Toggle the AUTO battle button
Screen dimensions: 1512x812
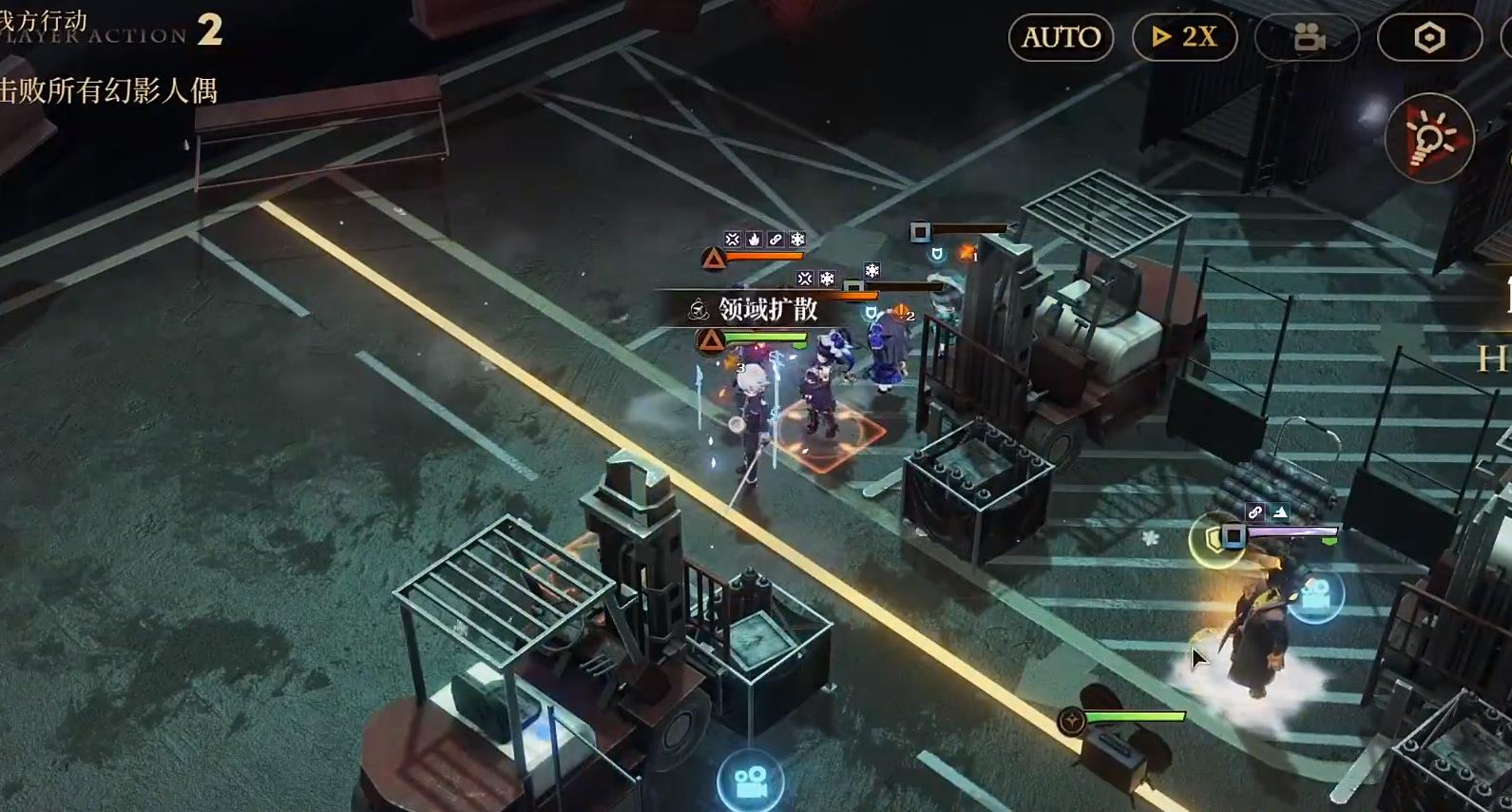coord(1061,37)
